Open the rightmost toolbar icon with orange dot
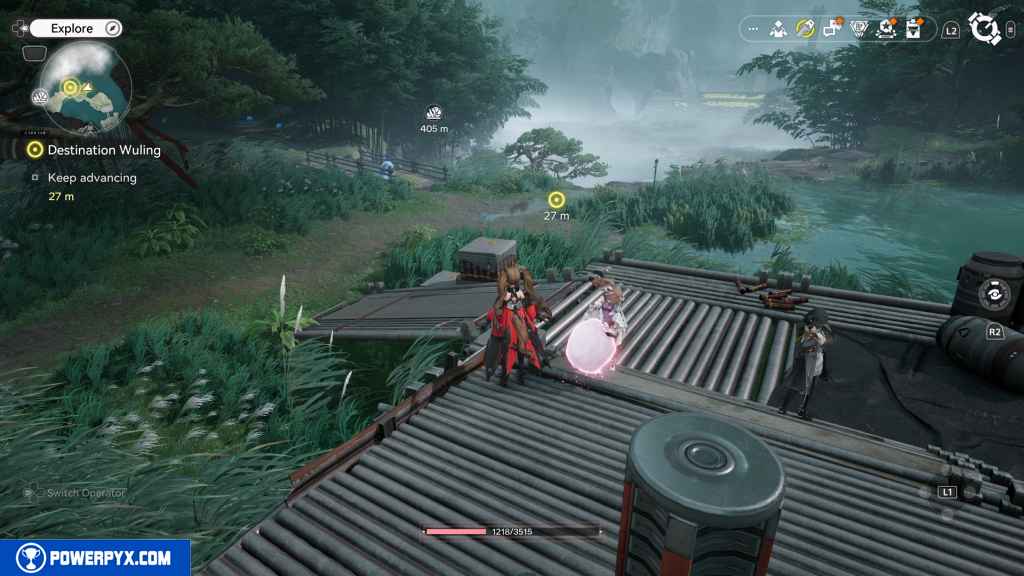Viewport: 1024px width, 576px height. (913, 29)
